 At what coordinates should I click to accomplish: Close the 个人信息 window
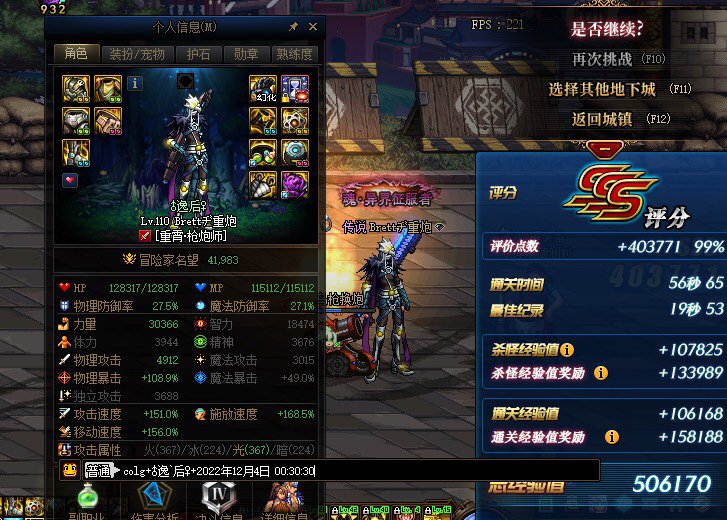click(x=312, y=27)
